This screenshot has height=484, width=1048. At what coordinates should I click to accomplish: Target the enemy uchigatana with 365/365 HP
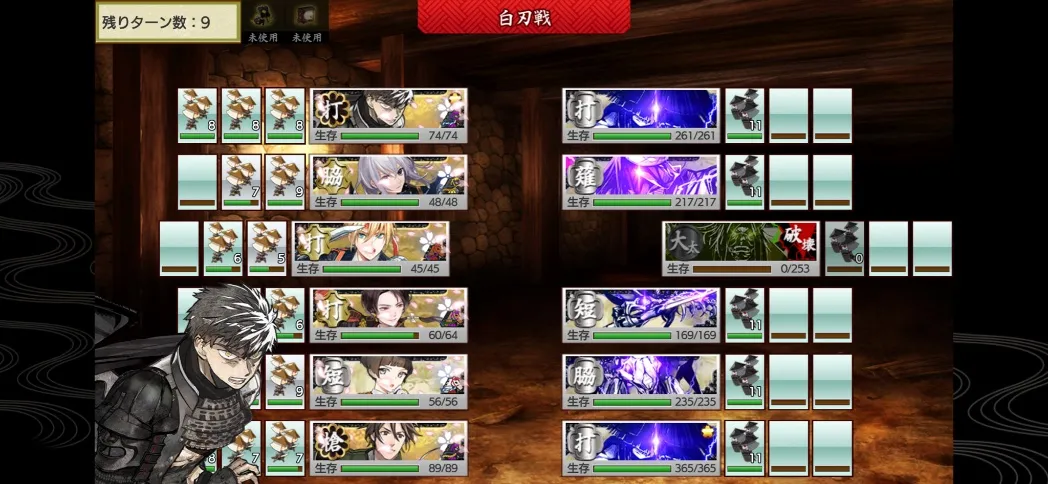click(x=640, y=447)
